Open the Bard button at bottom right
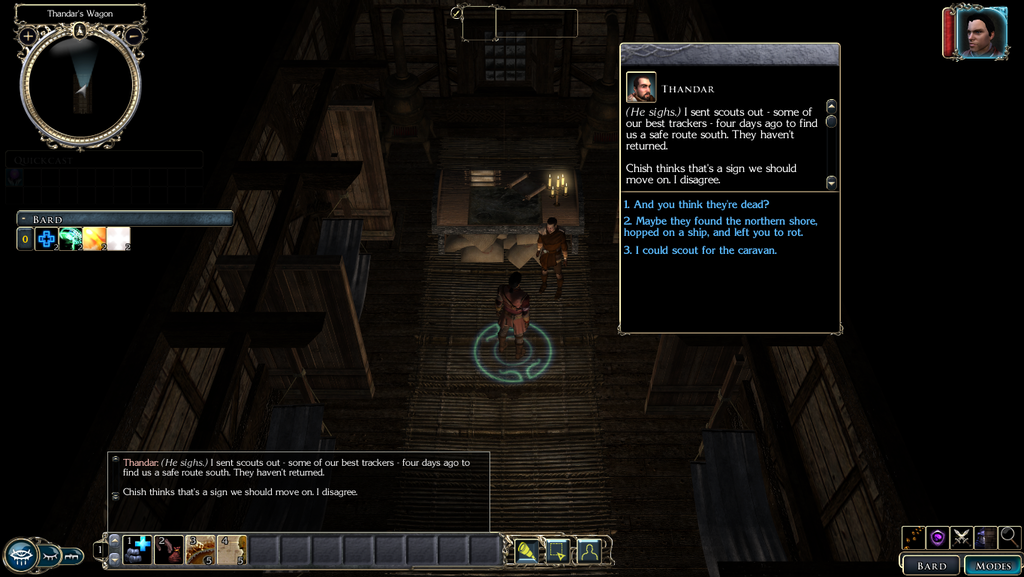The image size is (1024, 577). click(931, 565)
